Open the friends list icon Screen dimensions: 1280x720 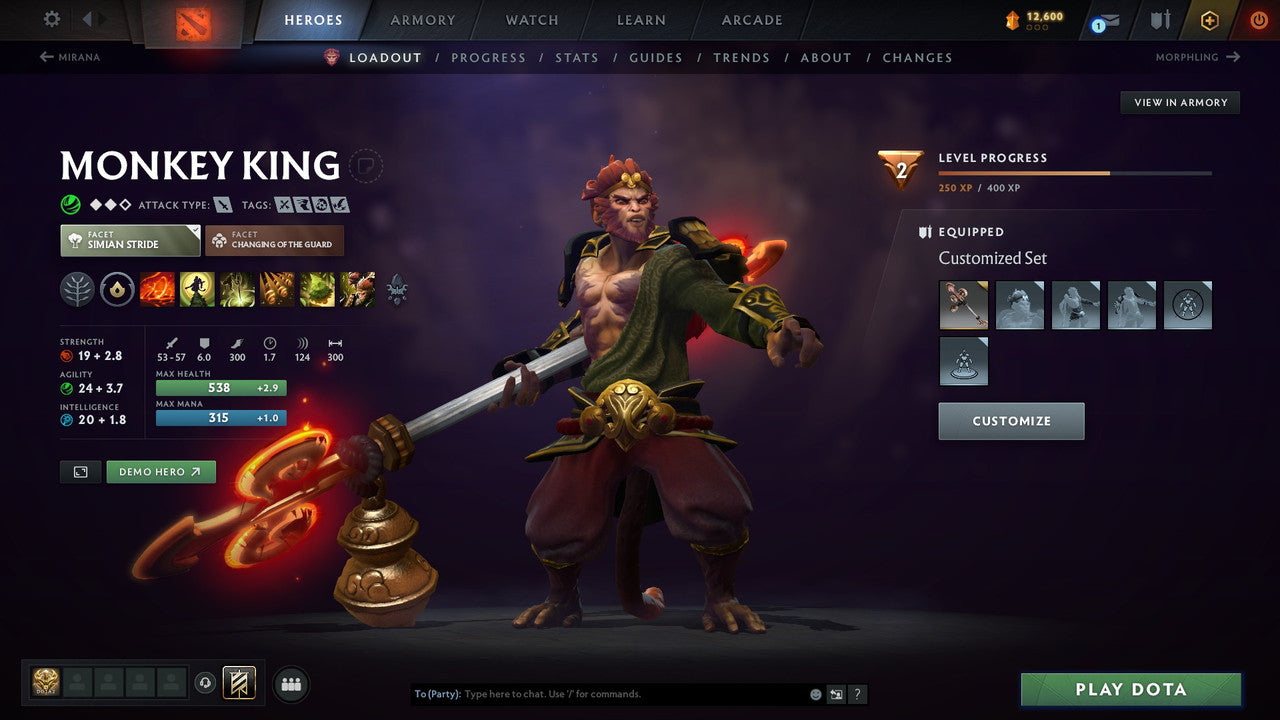(290, 684)
